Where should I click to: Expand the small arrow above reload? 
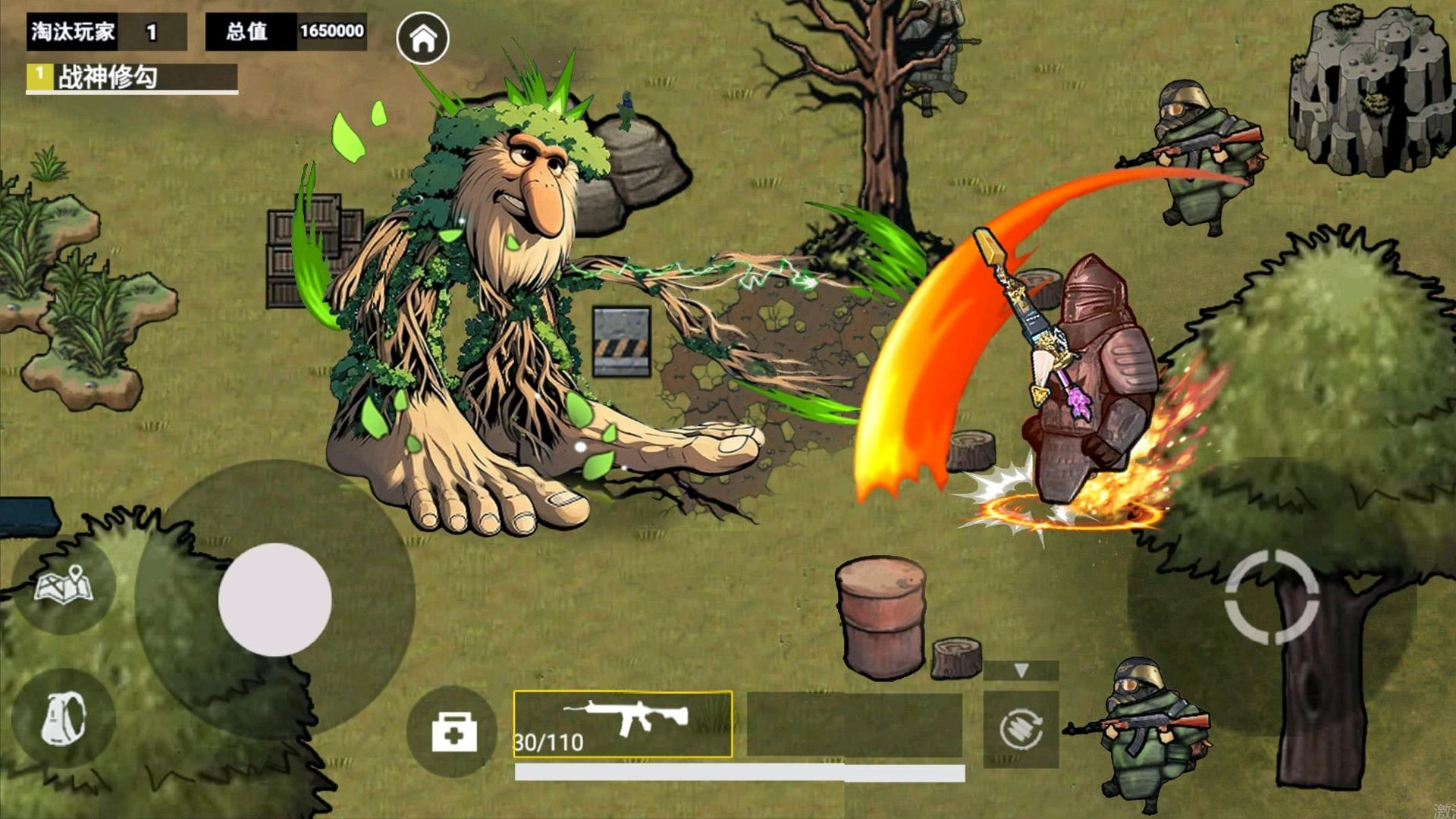tap(1021, 670)
